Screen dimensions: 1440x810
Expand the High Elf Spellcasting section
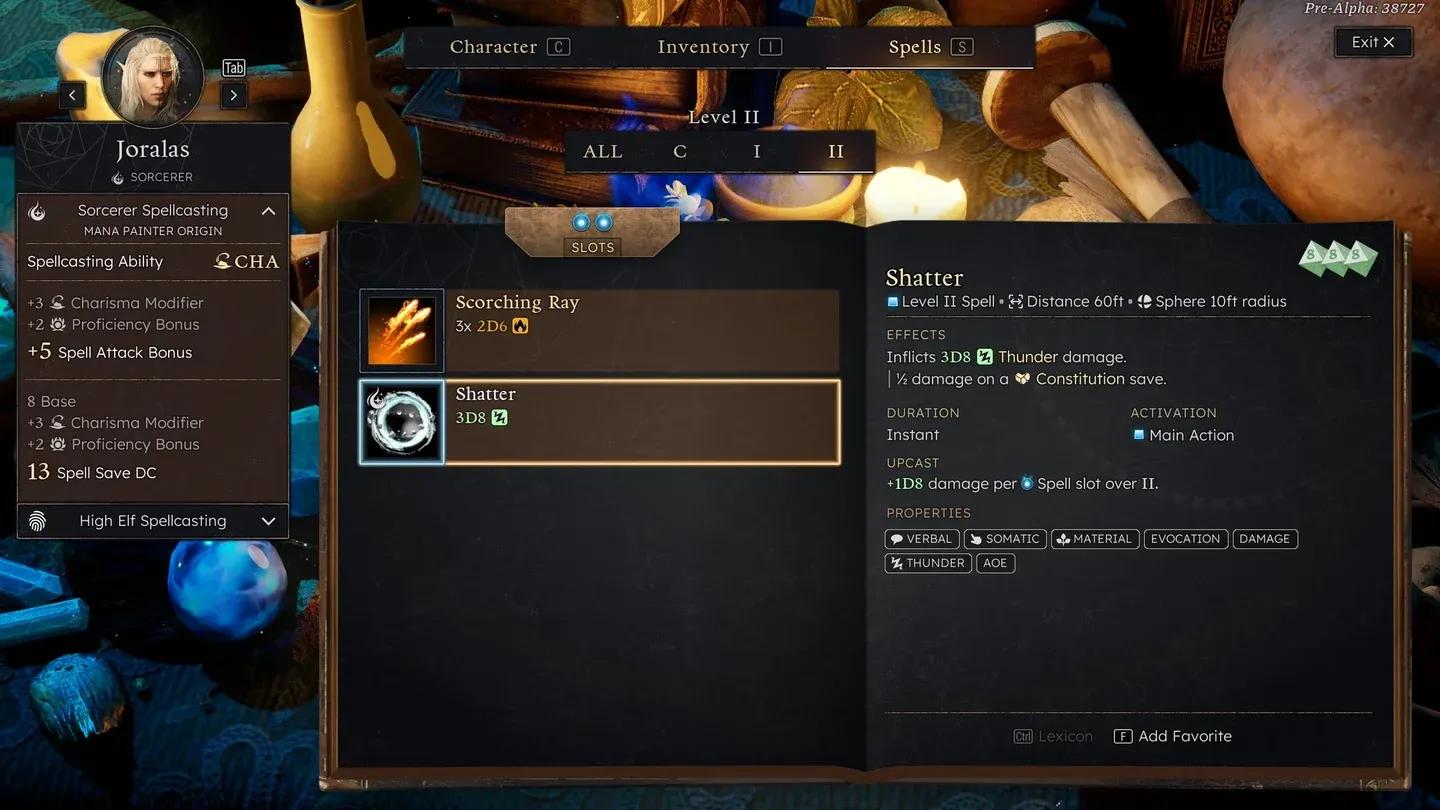(x=268, y=521)
